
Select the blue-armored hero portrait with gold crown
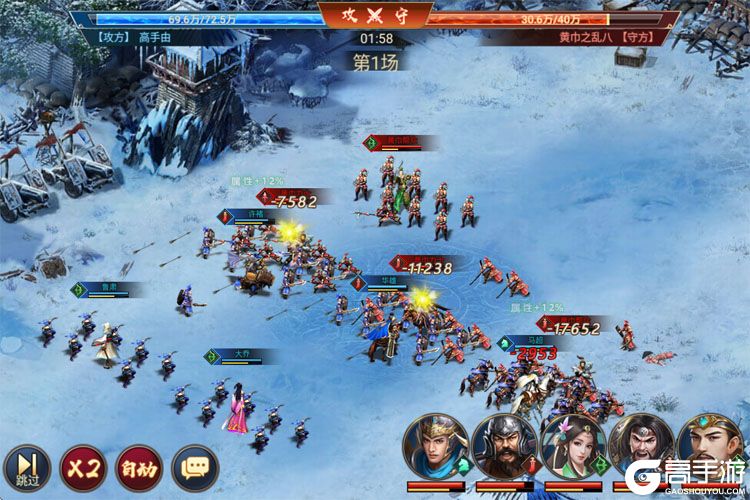(436, 447)
